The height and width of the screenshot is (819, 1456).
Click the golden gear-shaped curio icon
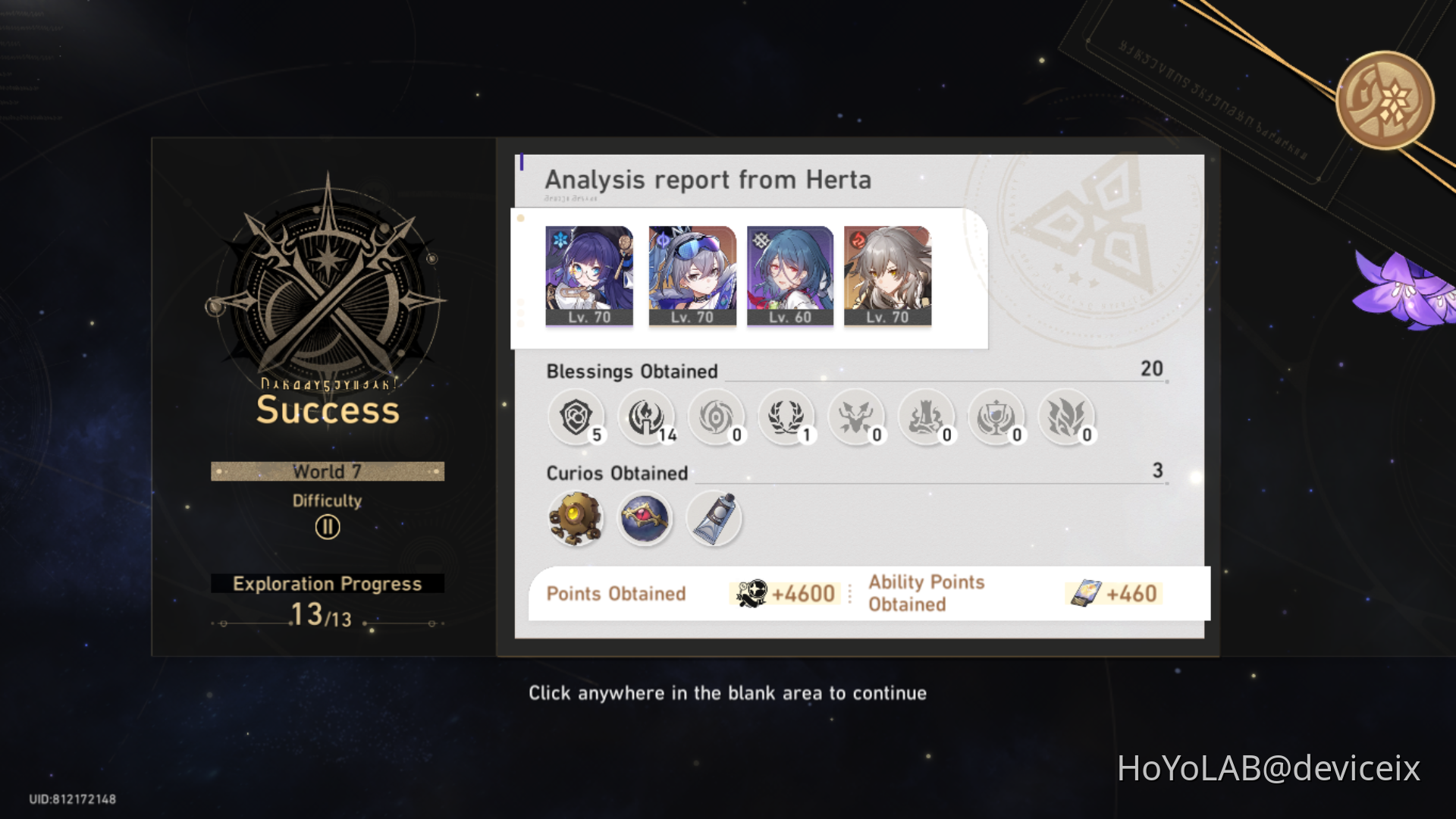575,518
